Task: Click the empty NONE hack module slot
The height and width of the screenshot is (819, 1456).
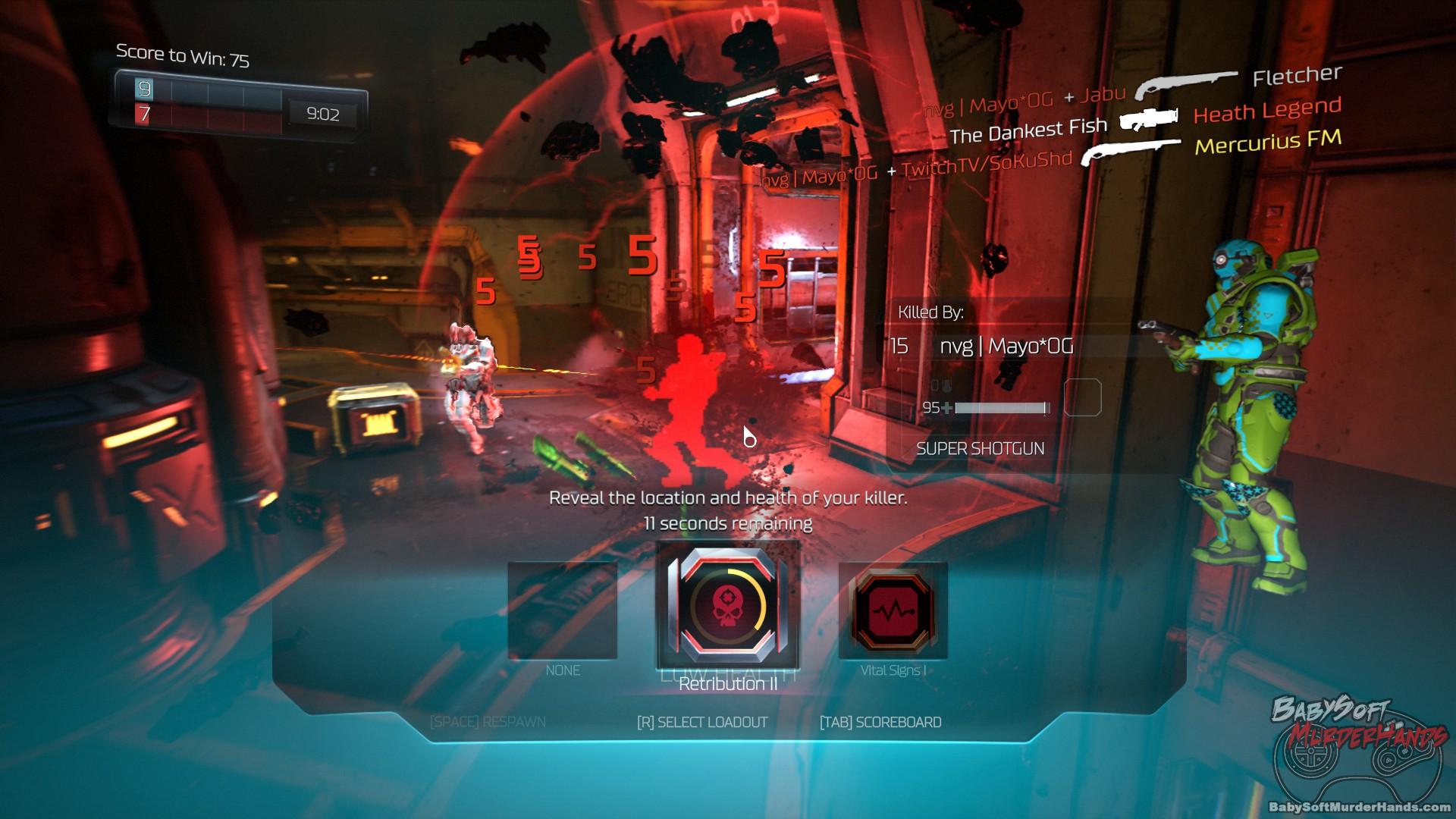Action: pos(563,610)
